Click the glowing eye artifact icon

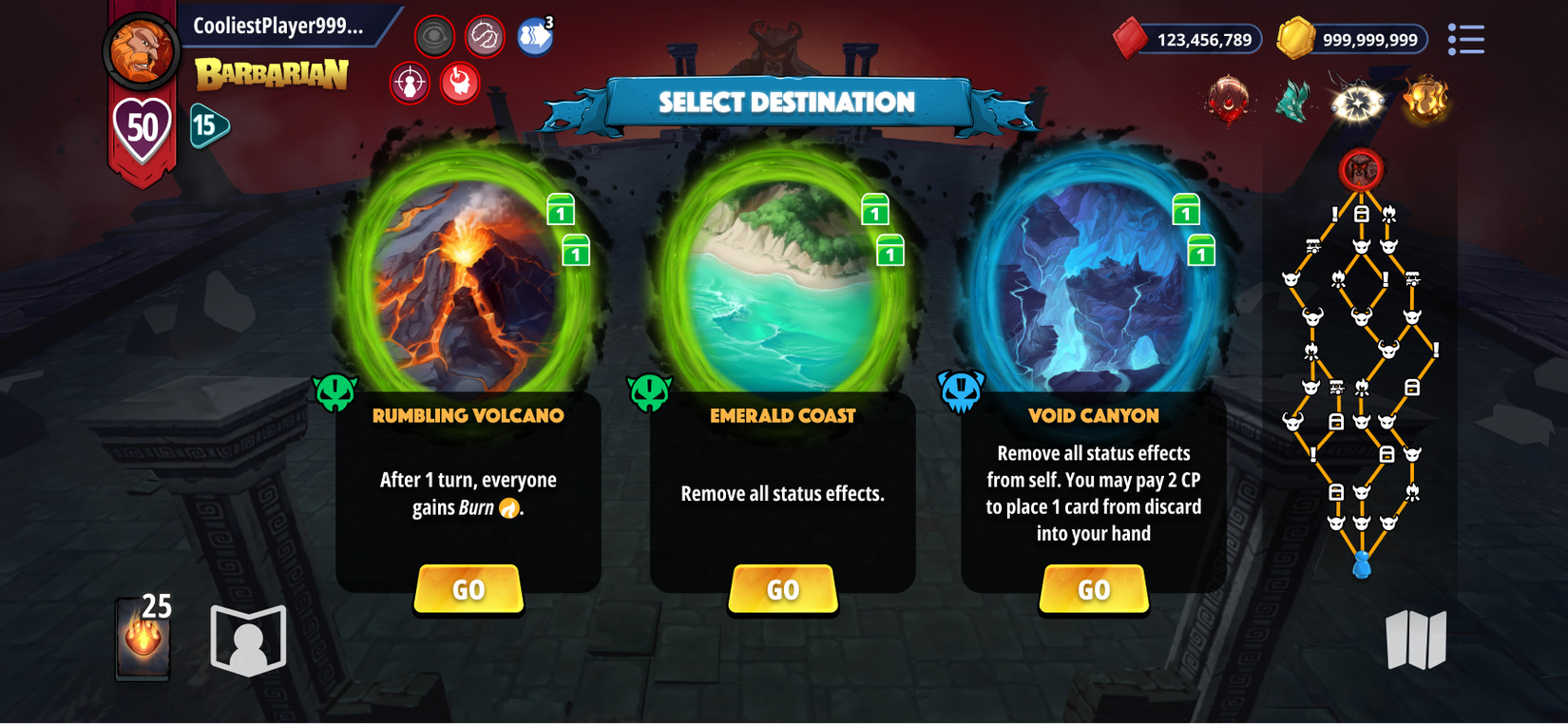click(1357, 102)
